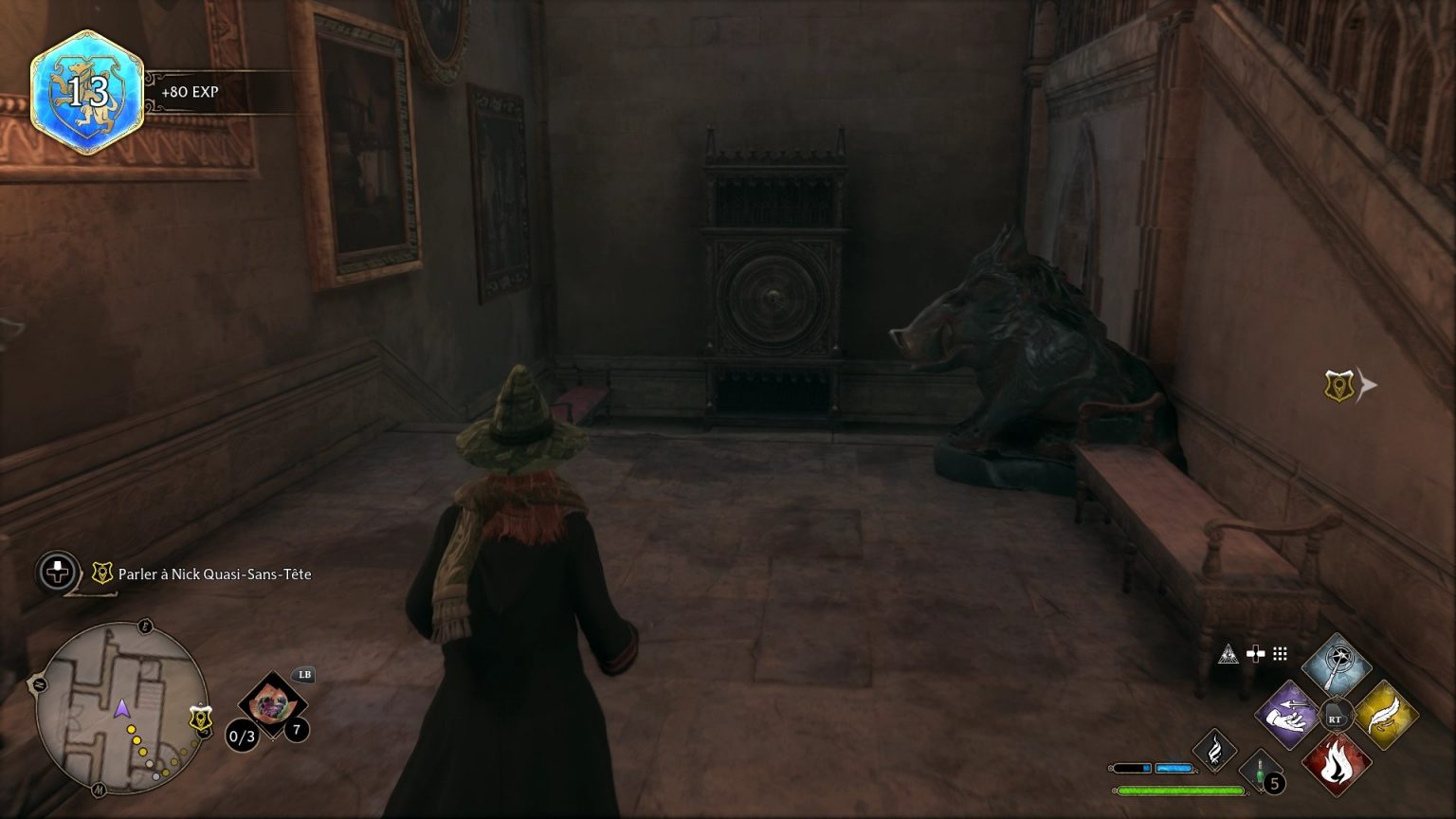Image resolution: width=1456 pixels, height=819 pixels.
Task: Select the red flame spell icon
Action: tap(1337, 763)
